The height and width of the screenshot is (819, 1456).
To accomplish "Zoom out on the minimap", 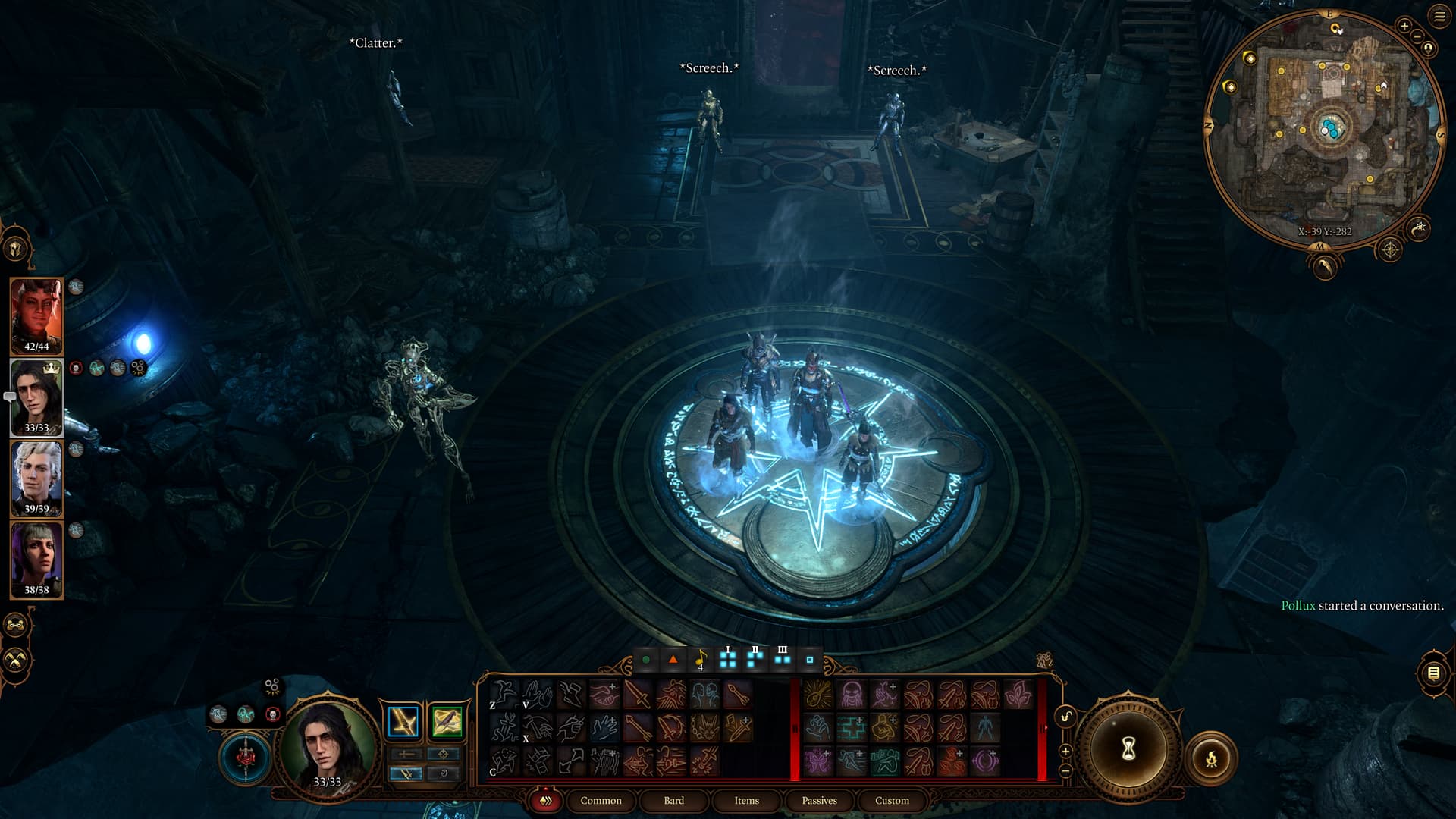I will point(1417,36).
